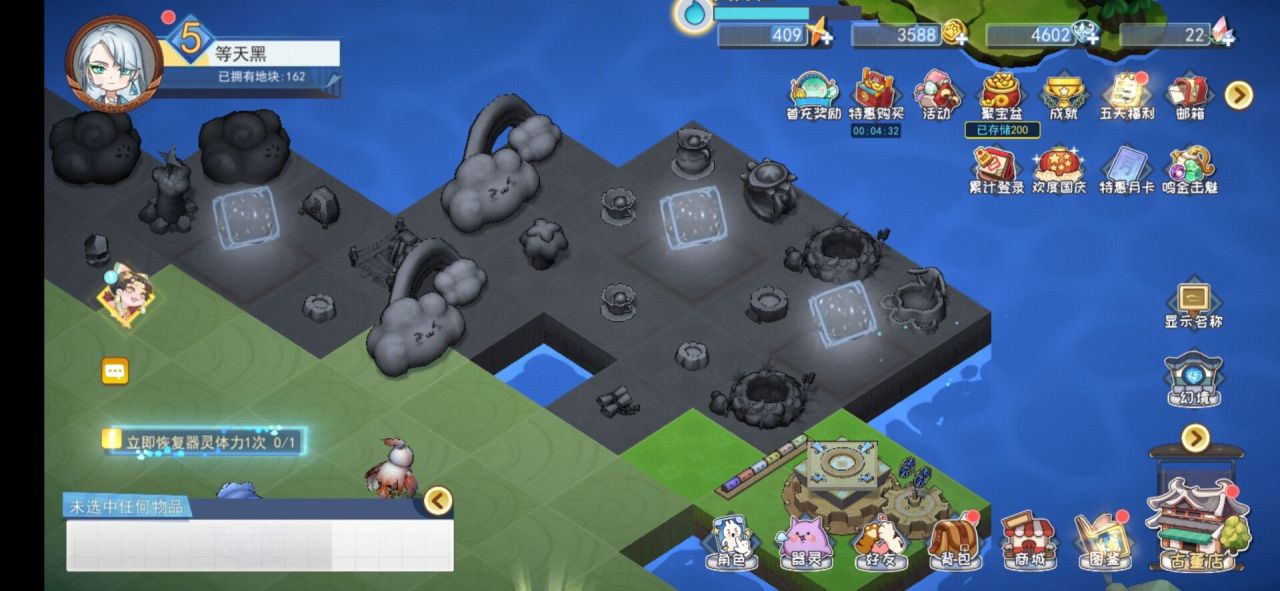
Task: Open the orange chat bubble button
Action: tap(115, 372)
